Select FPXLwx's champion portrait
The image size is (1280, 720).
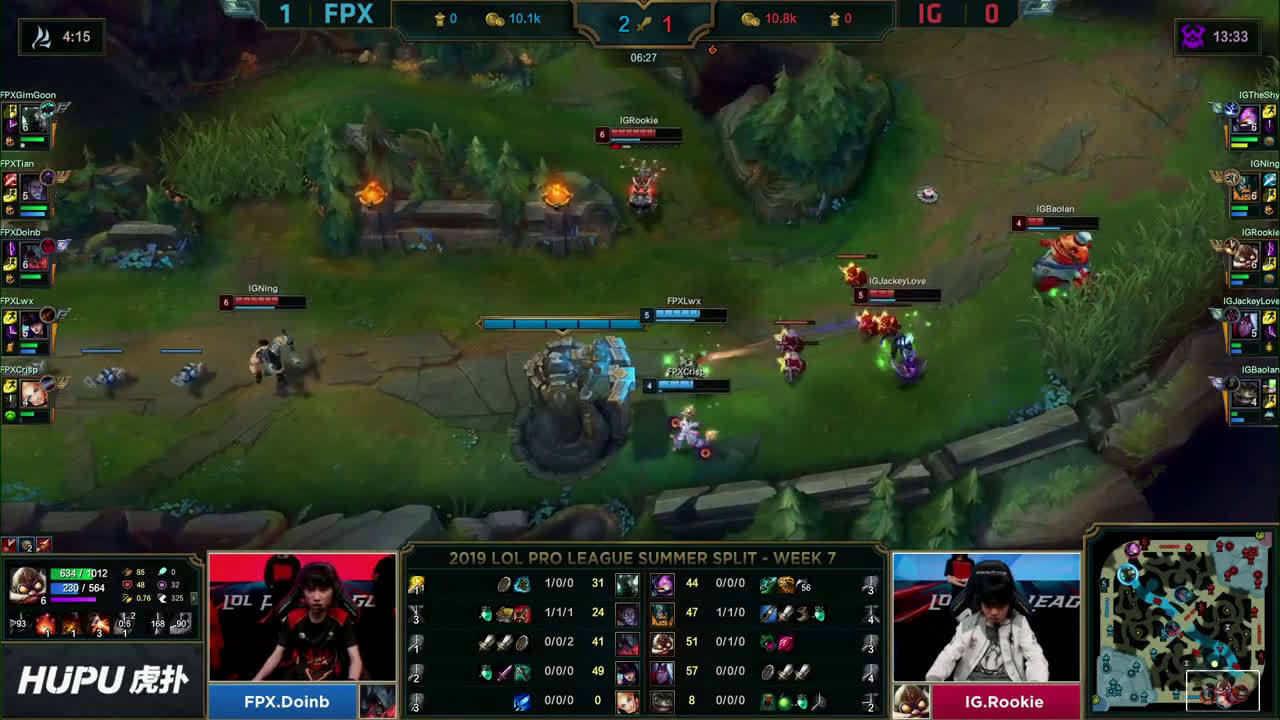pos(34,325)
